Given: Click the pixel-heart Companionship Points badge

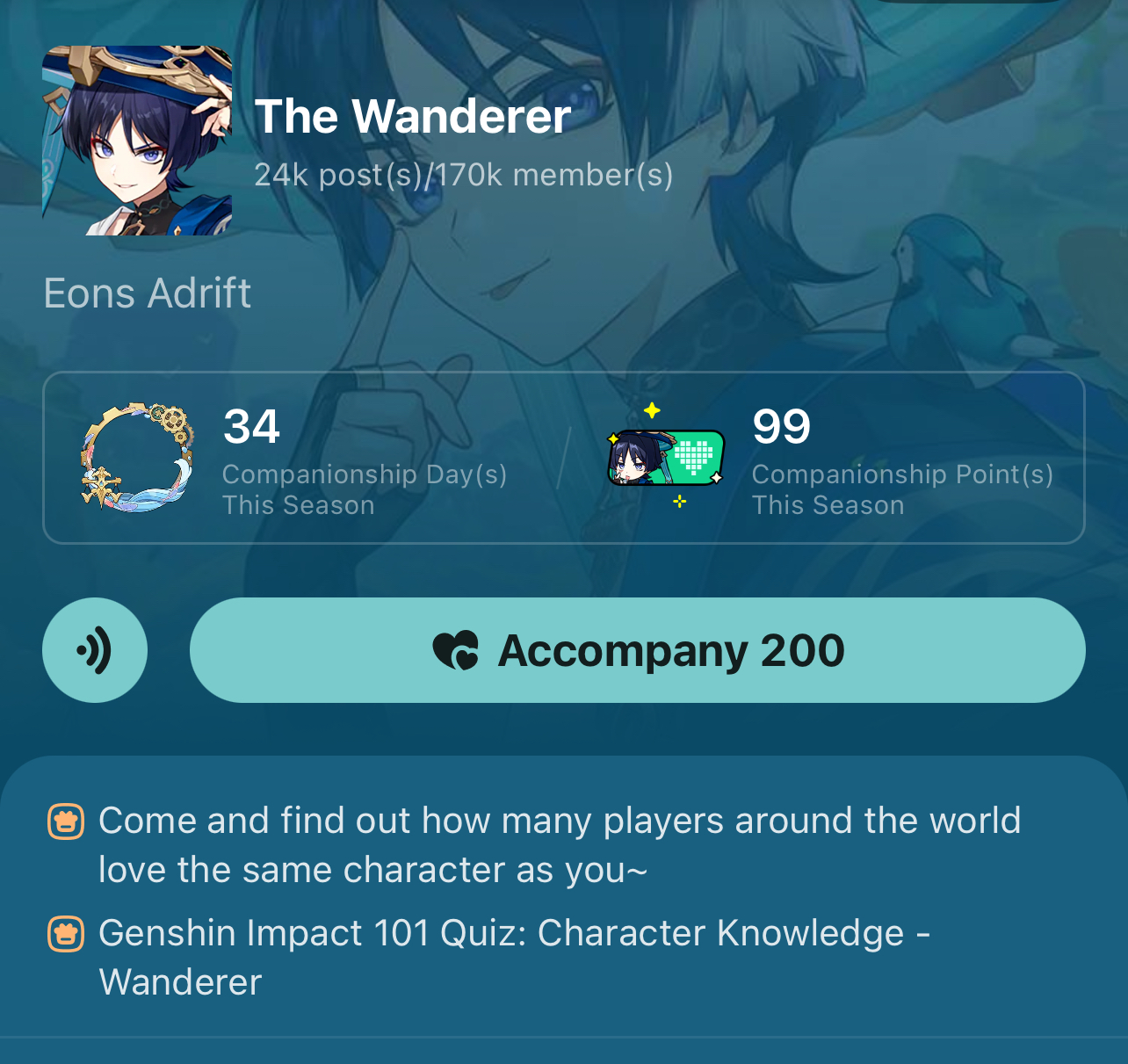Looking at the screenshot, I should [x=666, y=457].
